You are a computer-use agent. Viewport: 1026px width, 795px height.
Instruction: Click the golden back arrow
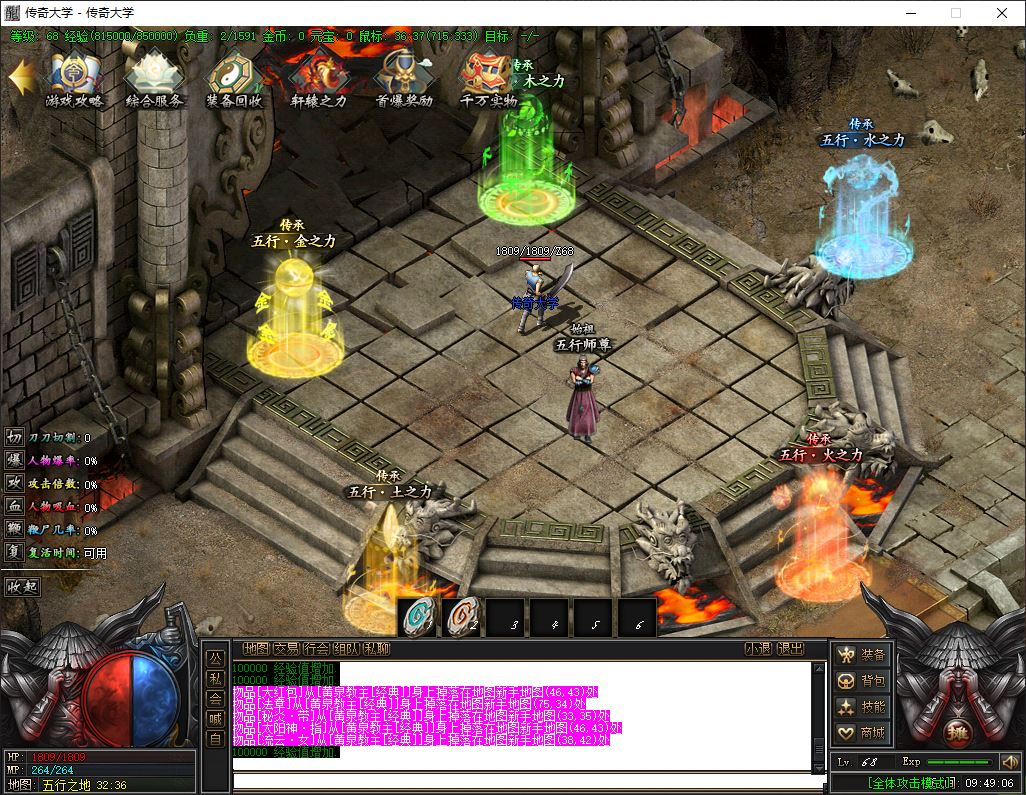[x=21, y=78]
